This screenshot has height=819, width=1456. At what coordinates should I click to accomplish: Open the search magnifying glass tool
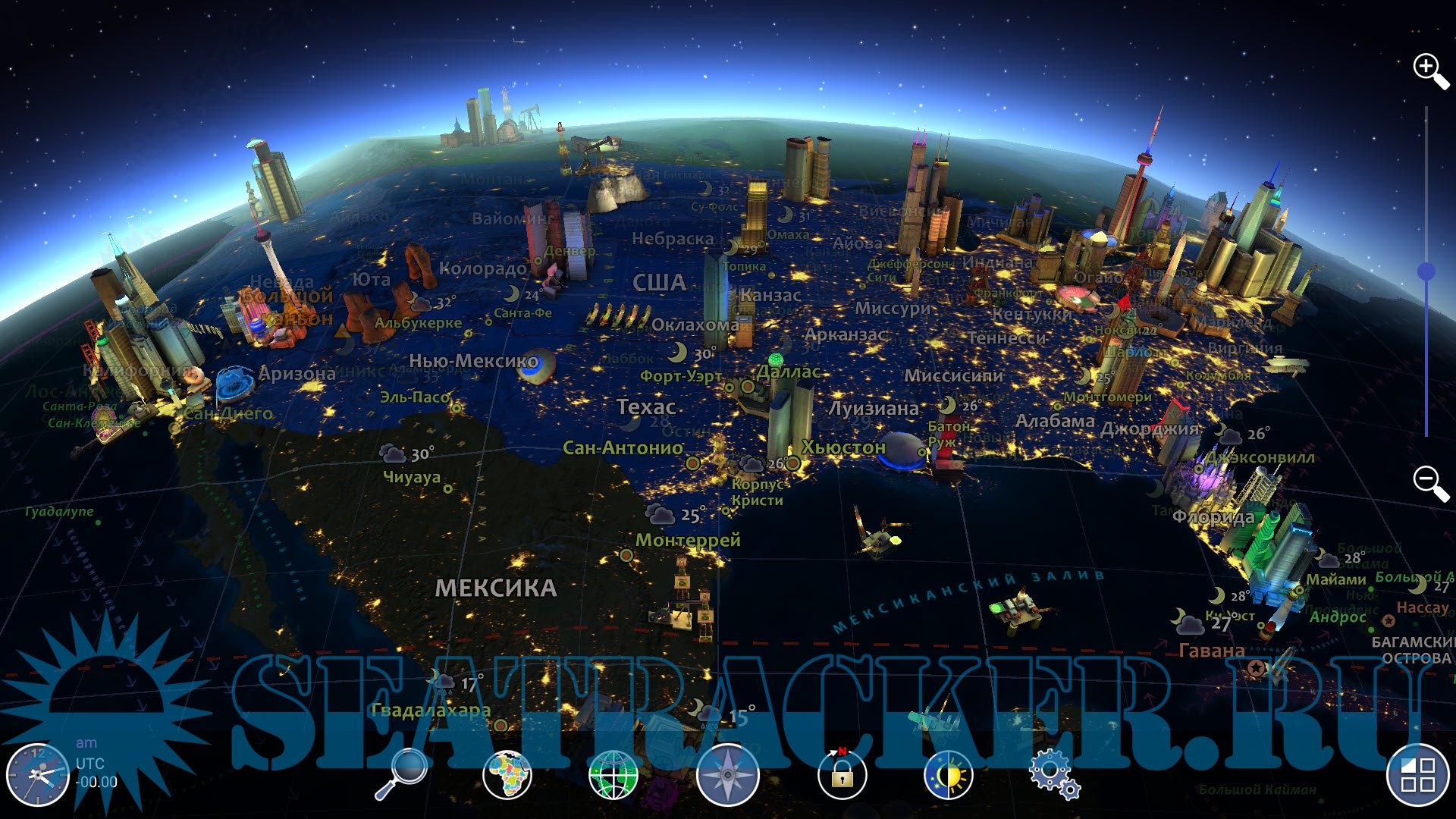click(x=401, y=774)
